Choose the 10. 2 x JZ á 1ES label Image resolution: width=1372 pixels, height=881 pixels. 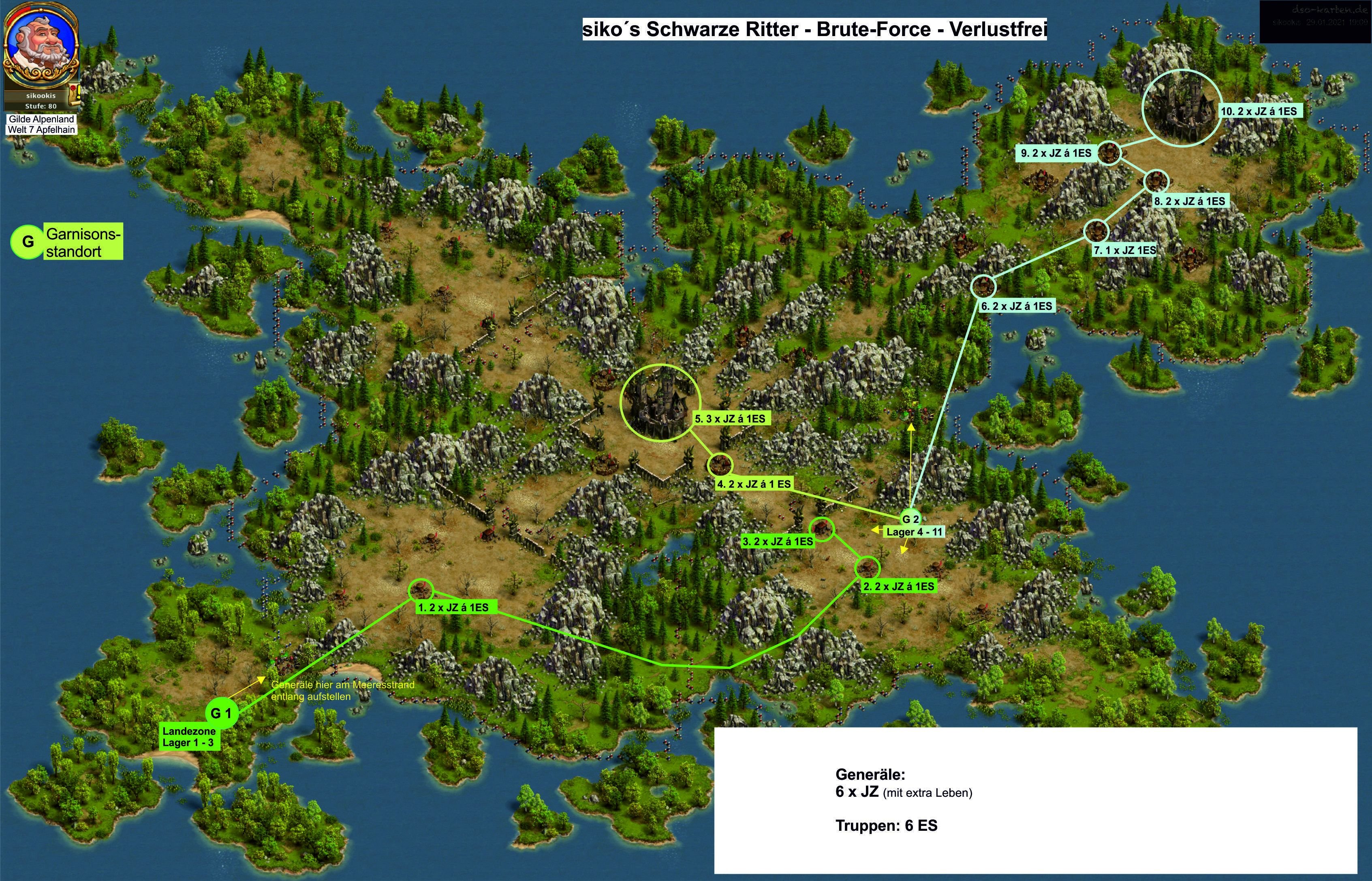pyautogui.click(x=1259, y=111)
